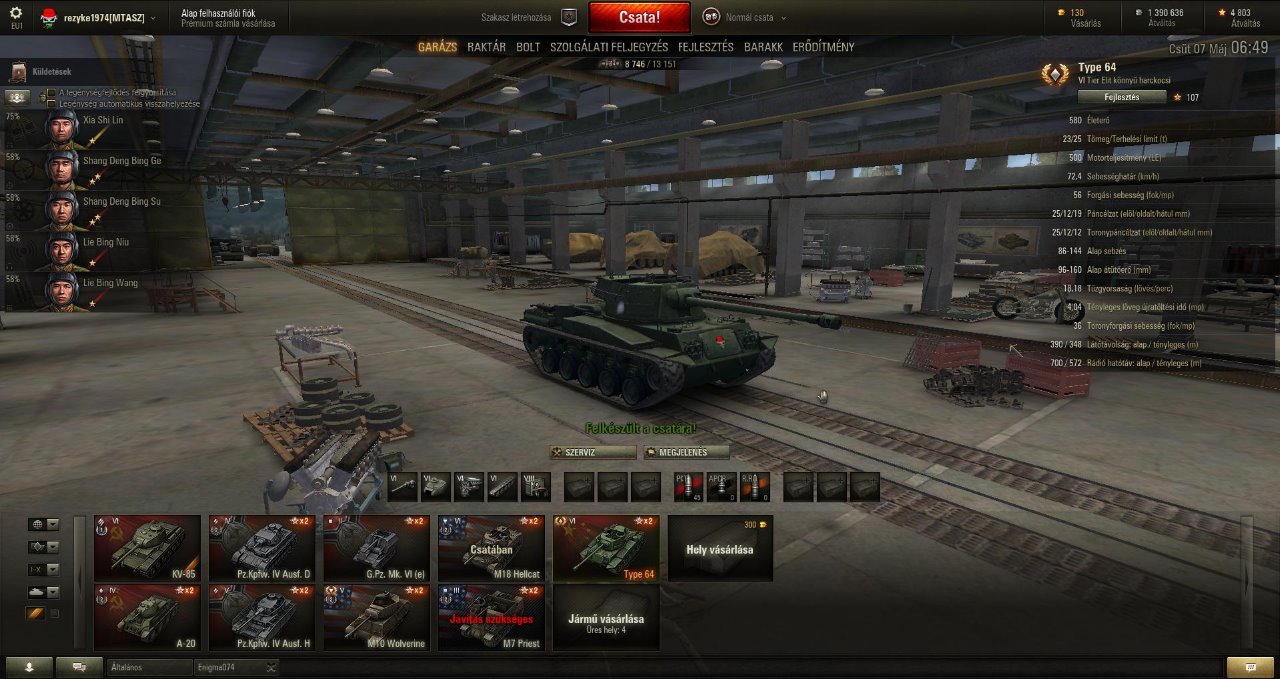This screenshot has height=679, width=1280.
Task: Open the Küldetések missions panel
Action: 50,72
